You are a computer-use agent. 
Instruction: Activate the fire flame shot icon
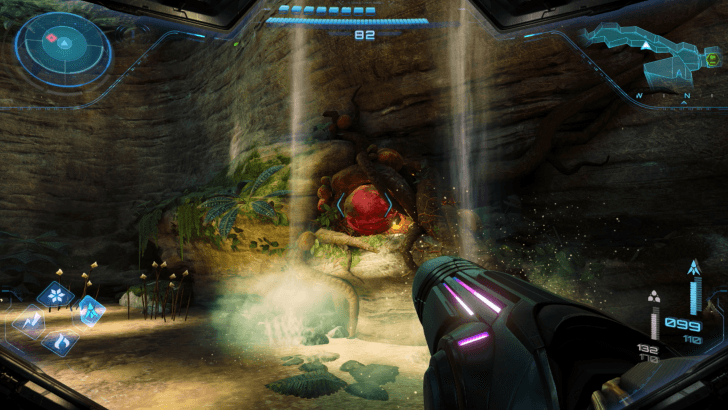coord(60,343)
